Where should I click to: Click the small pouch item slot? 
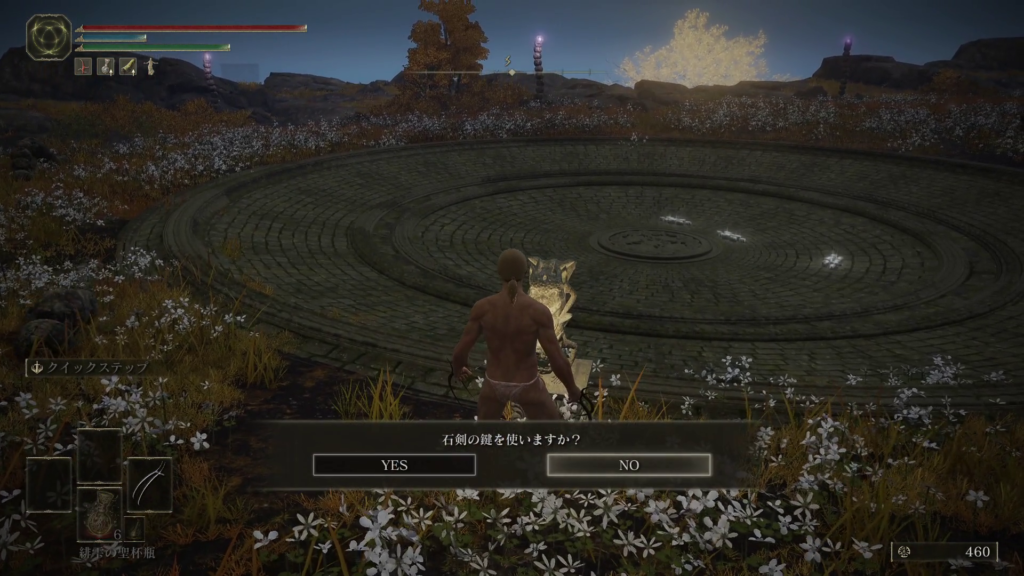pos(135,528)
